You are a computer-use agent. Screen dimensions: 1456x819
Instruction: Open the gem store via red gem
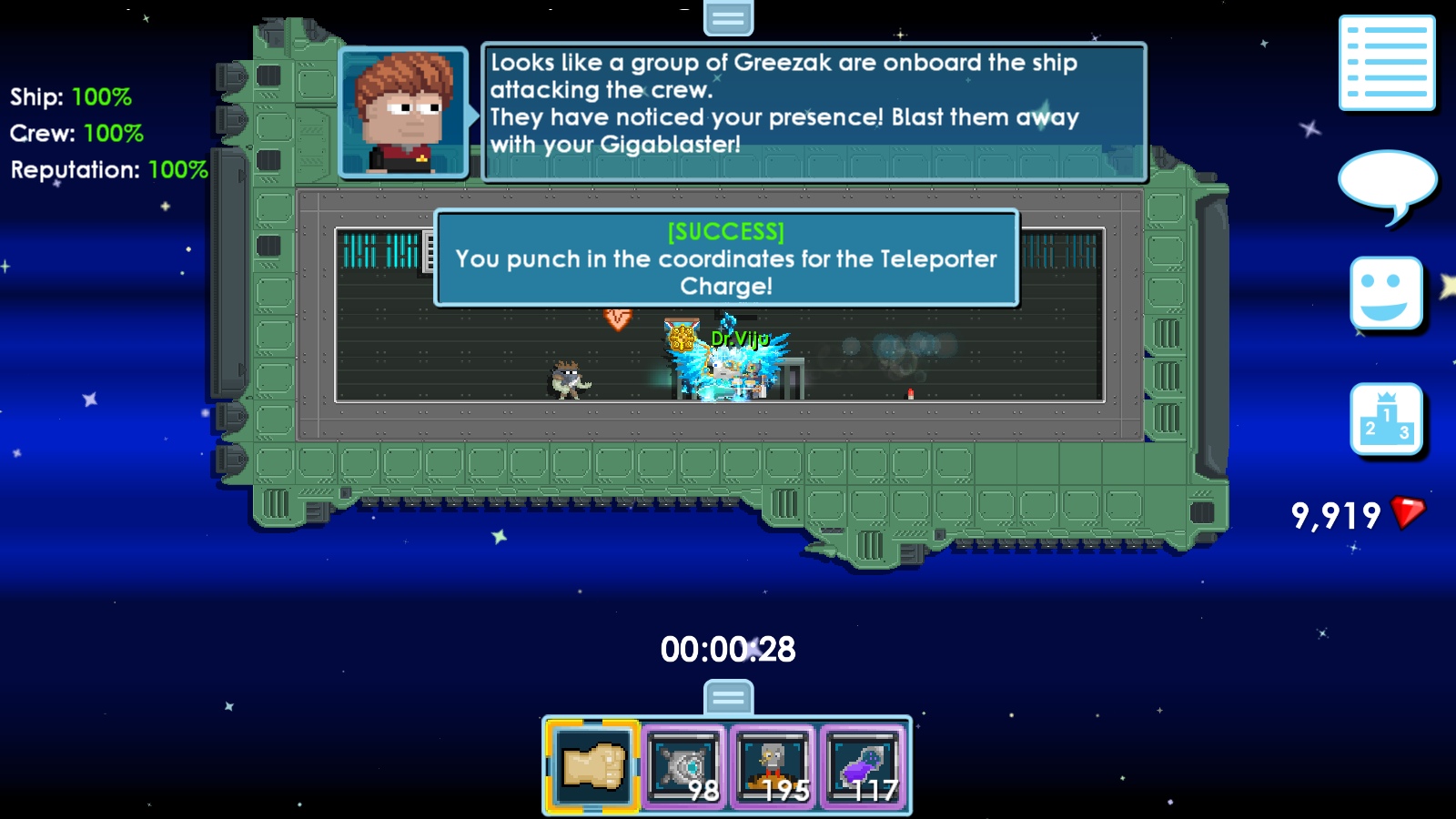(x=1408, y=513)
